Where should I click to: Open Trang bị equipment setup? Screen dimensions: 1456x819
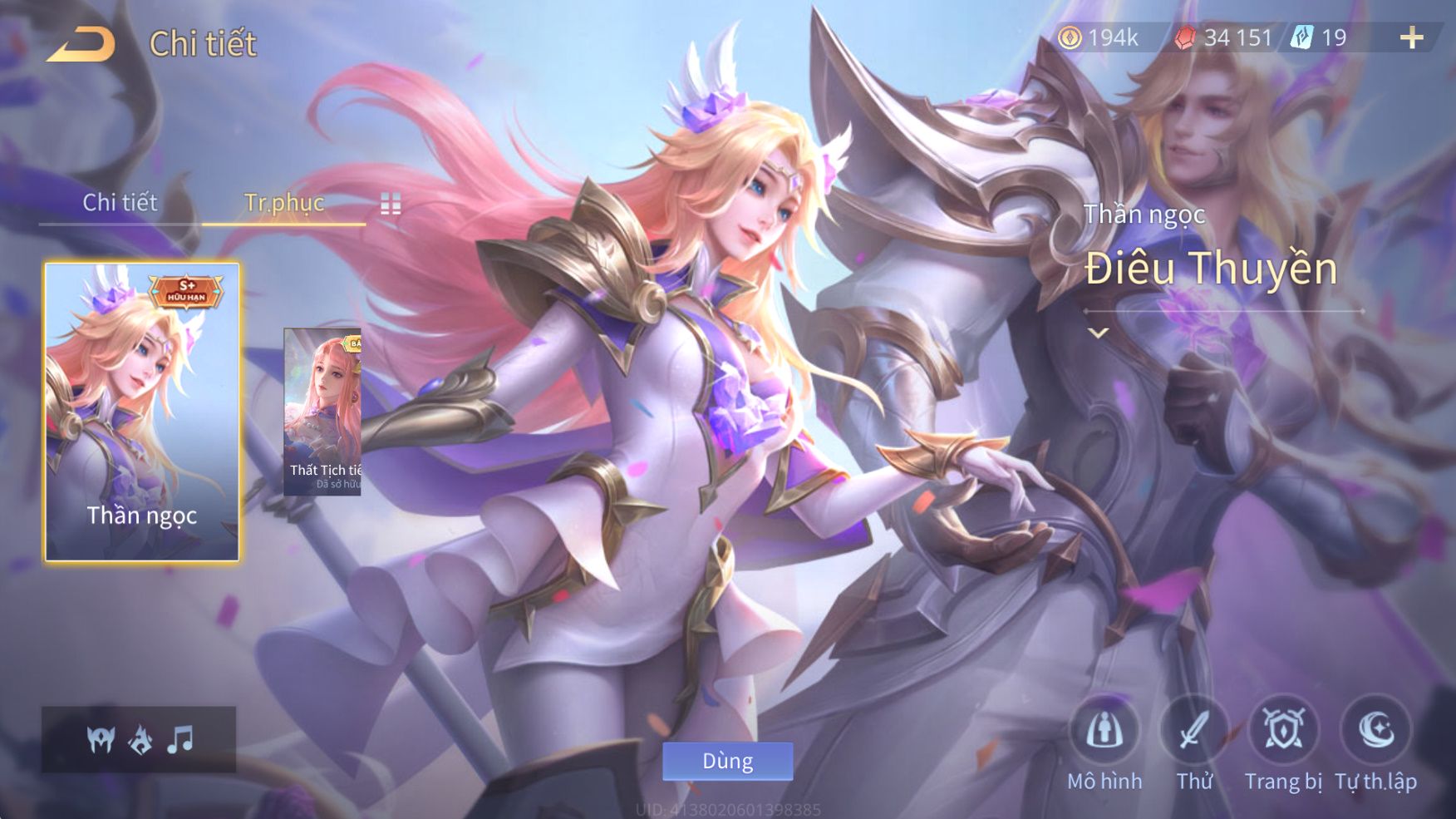(x=1283, y=732)
